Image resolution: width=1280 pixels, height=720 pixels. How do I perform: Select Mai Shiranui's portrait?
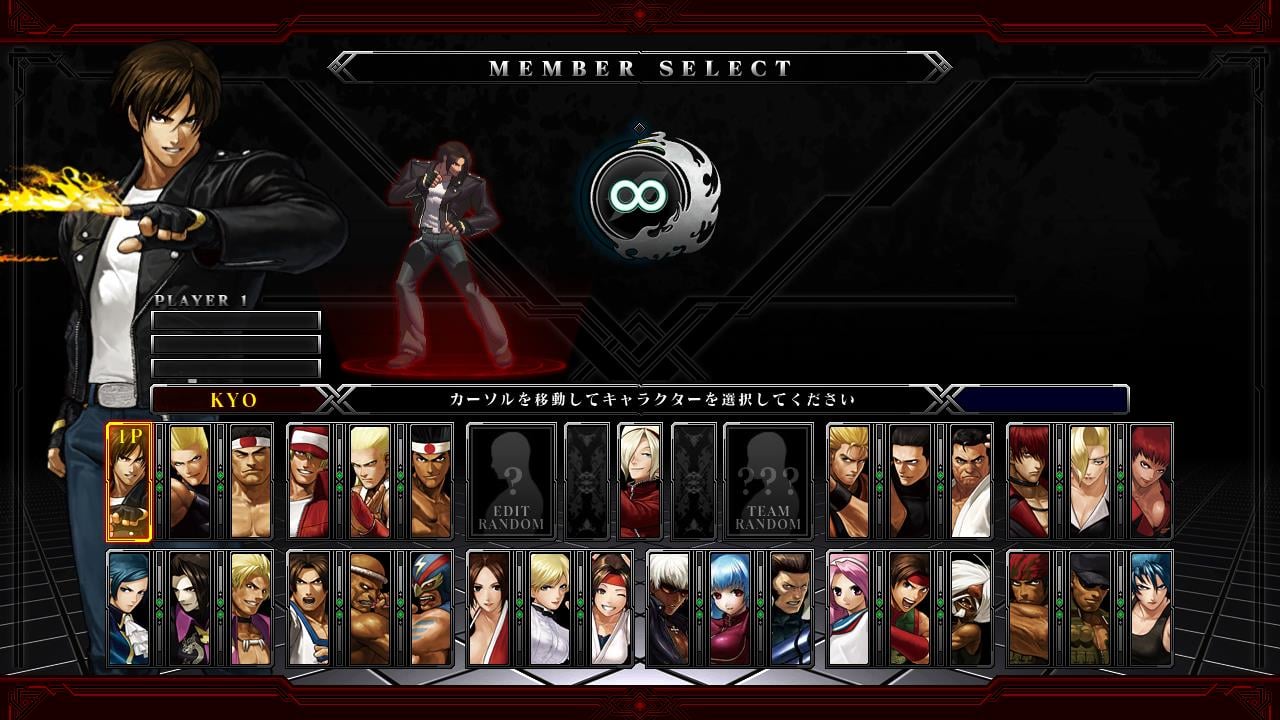489,608
